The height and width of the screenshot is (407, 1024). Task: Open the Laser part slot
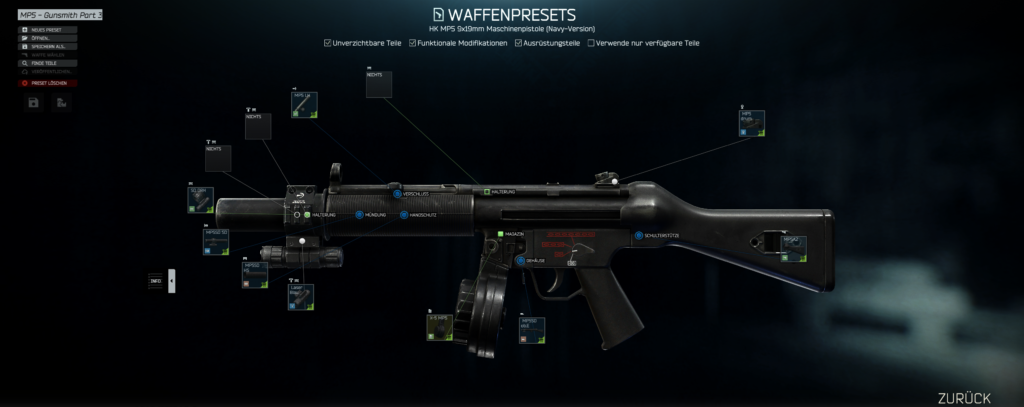tap(301, 296)
